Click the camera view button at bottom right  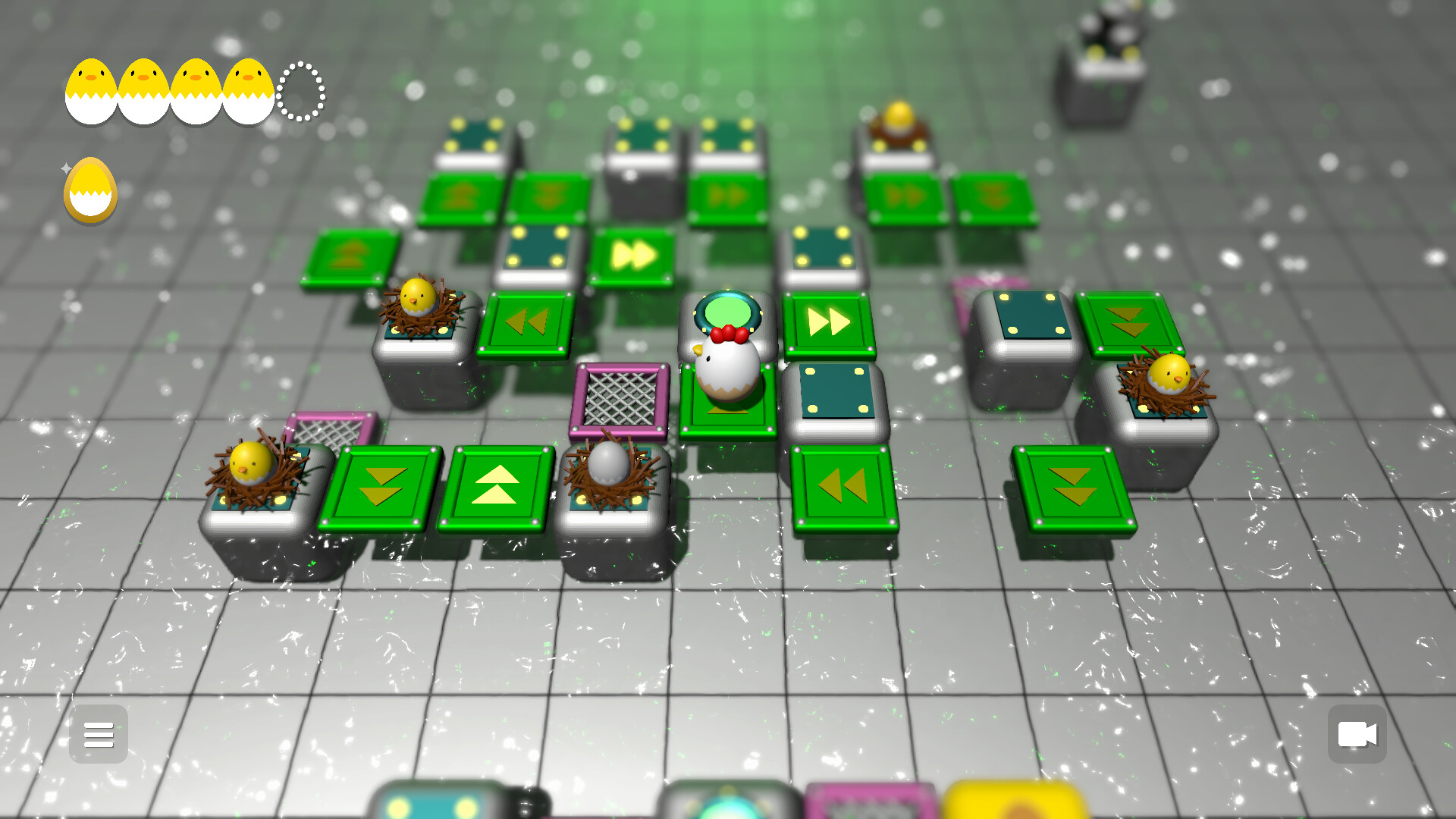coord(1357,733)
